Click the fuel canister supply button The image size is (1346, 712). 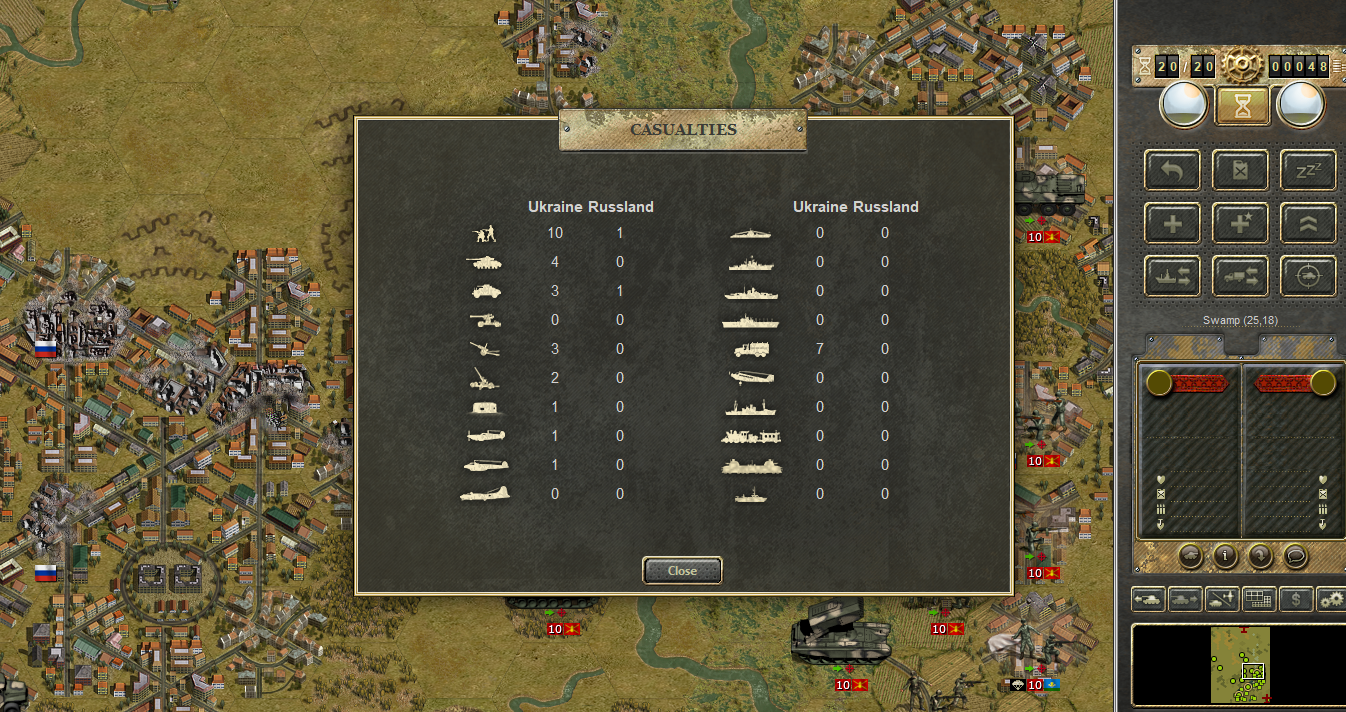tap(1240, 170)
